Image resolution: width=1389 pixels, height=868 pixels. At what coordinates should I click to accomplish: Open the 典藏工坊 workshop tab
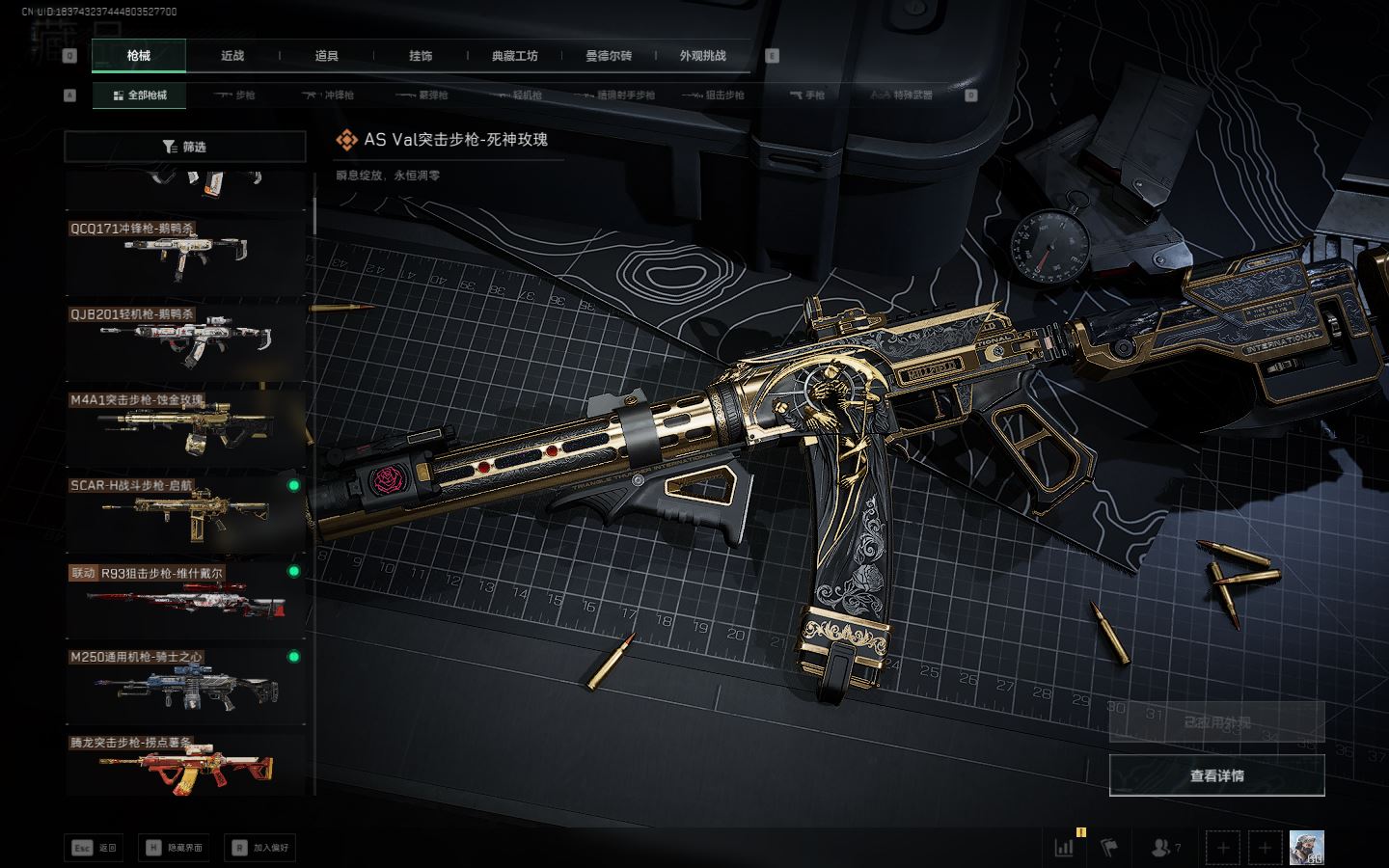click(514, 56)
